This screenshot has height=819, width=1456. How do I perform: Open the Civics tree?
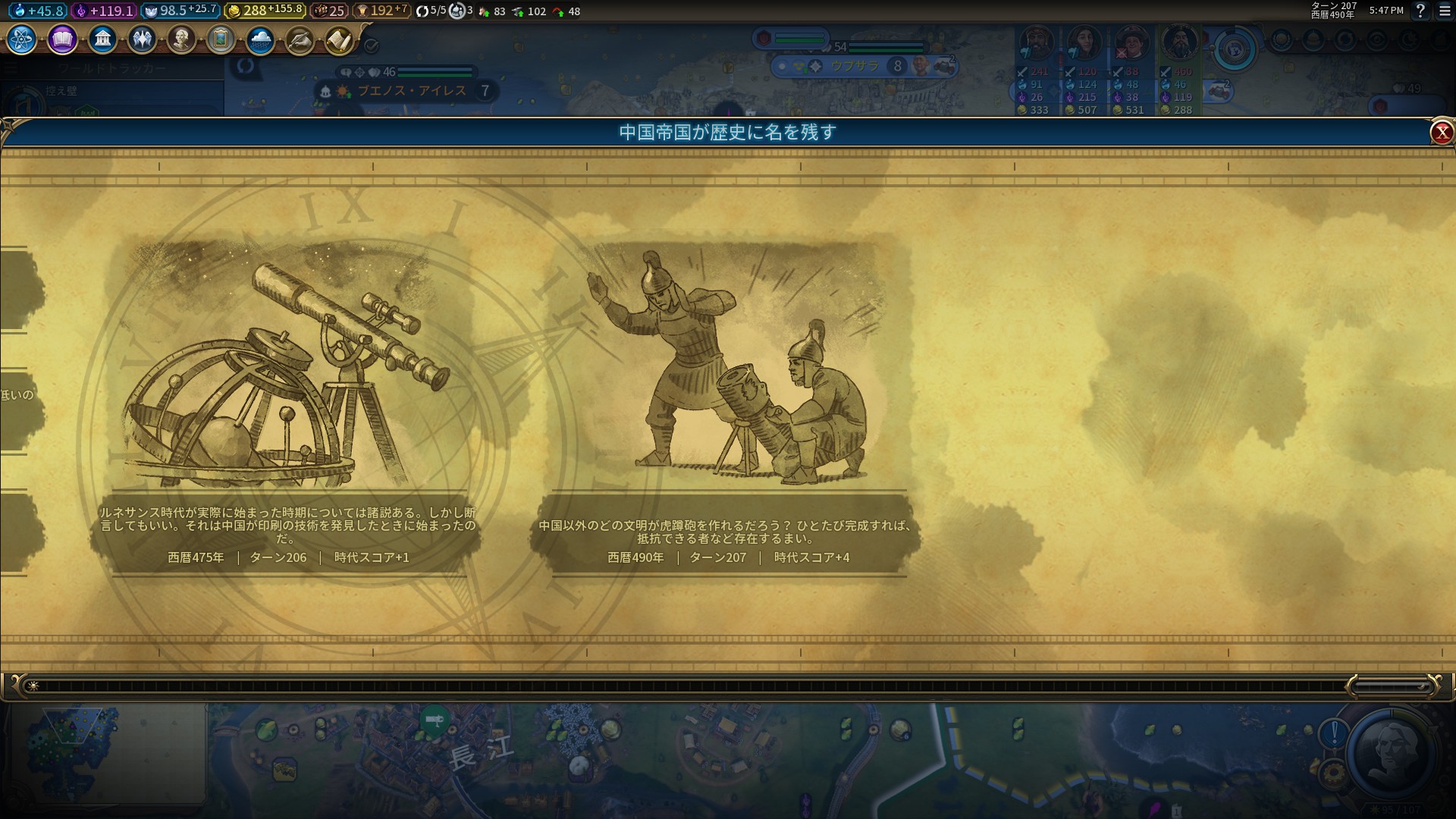coord(61,39)
